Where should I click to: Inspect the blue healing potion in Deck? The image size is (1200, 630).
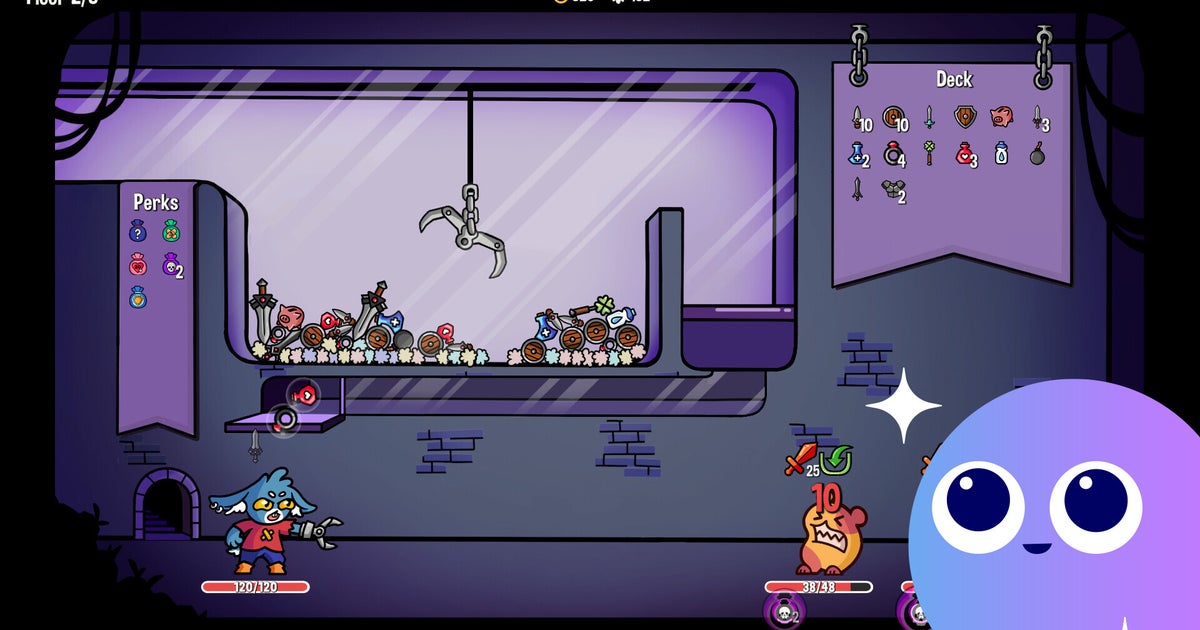click(857, 154)
